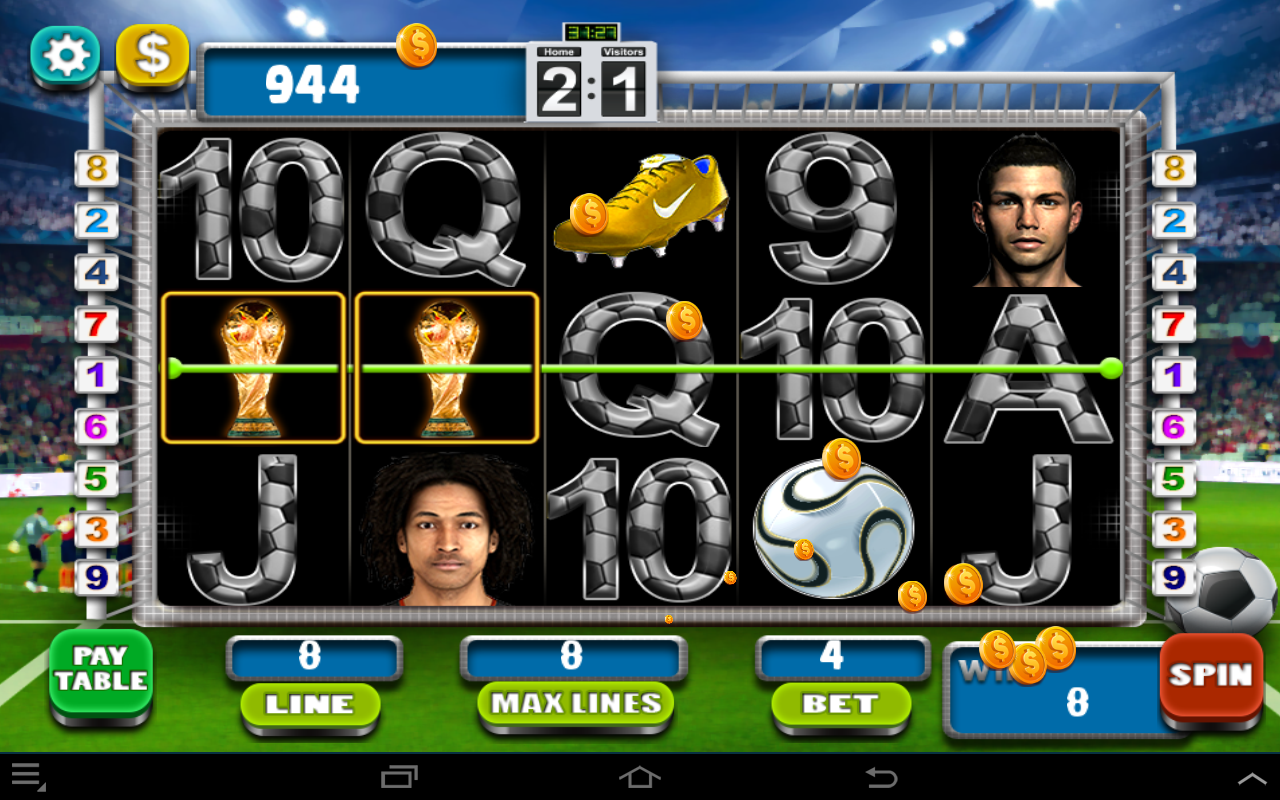
Task: Activate payline 9 on the right side
Action: point(1175,577)
